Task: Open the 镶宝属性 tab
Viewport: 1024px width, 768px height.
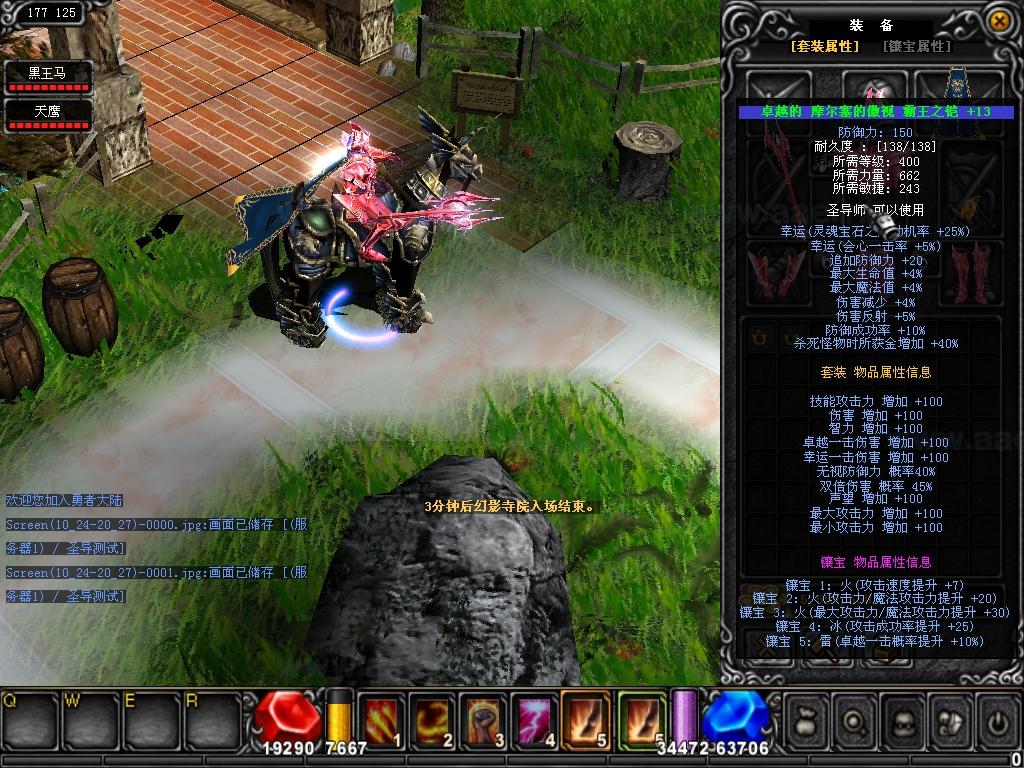Action: point(916,46)
